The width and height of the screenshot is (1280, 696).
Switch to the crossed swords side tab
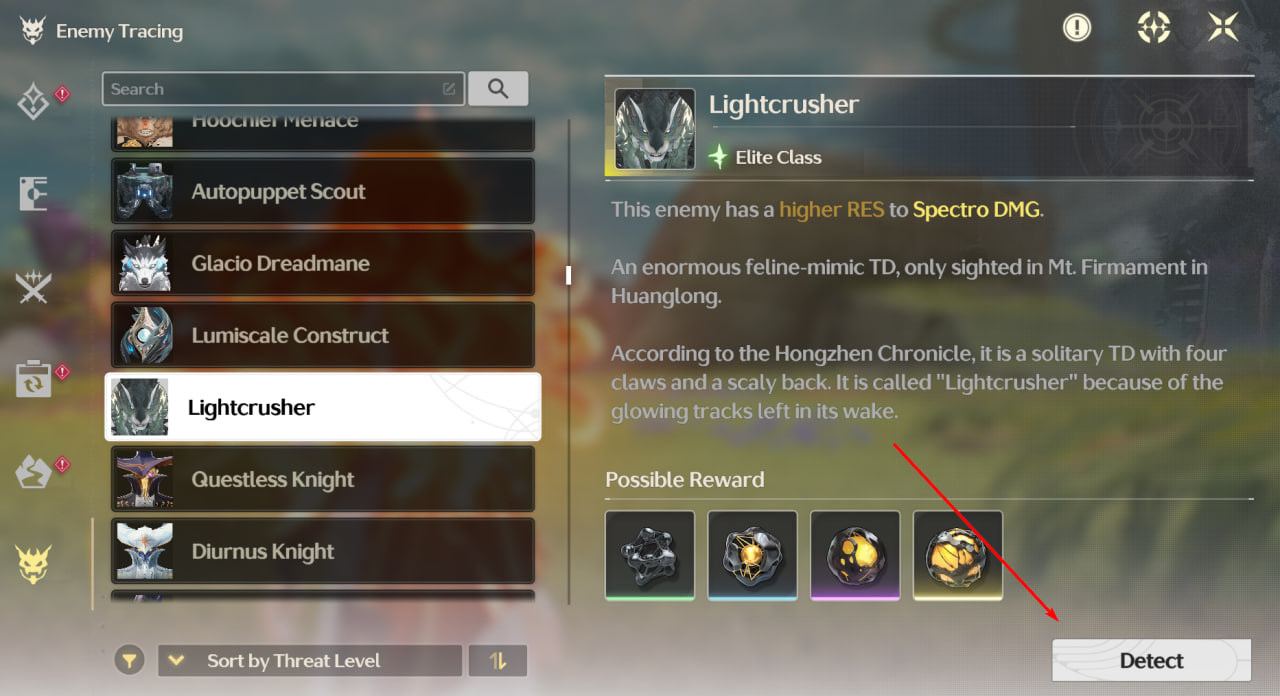[33, 289]
